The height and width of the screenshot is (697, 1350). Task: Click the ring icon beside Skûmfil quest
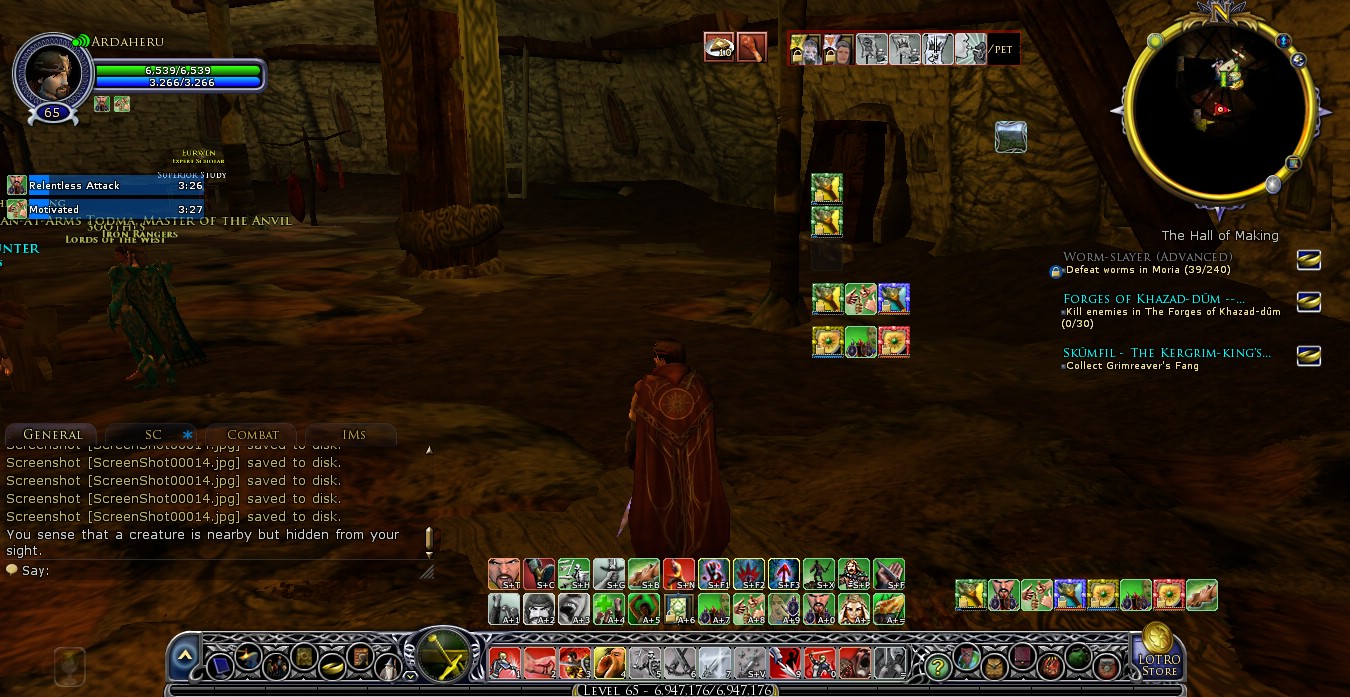tap(1308, 355)
